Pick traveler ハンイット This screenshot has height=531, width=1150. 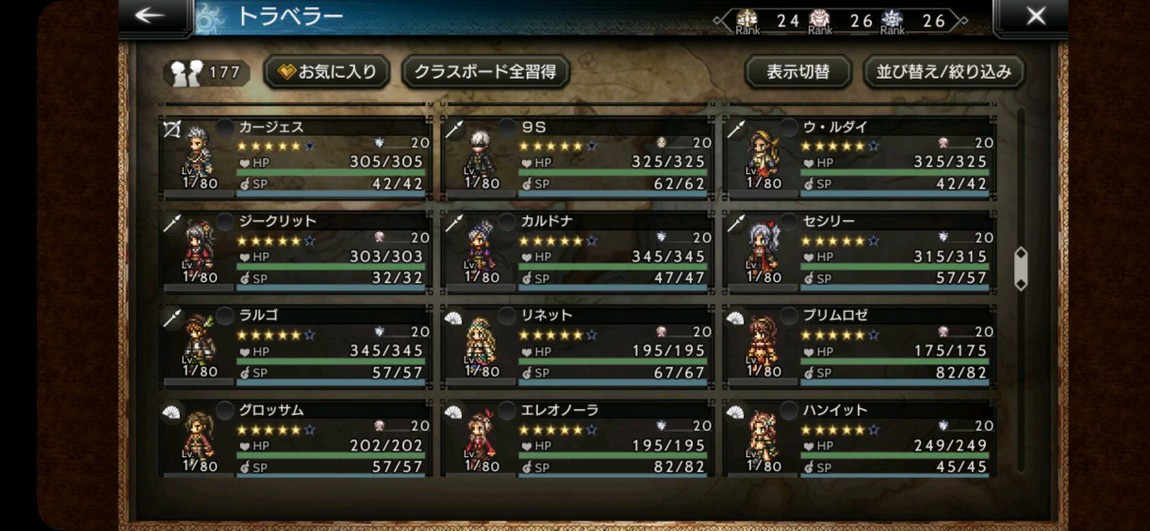860,439
